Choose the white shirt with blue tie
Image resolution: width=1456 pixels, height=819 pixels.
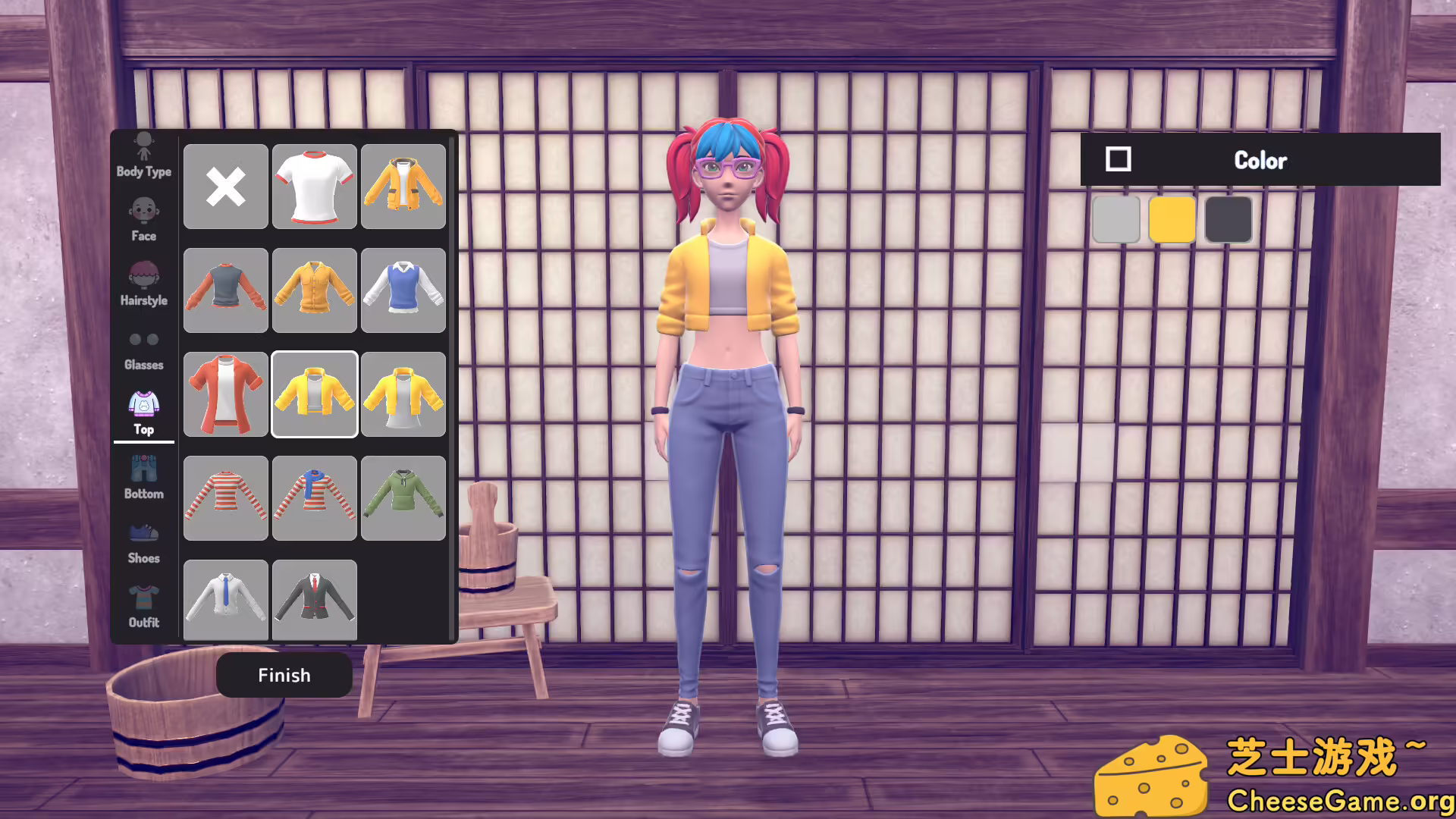coord(225,599)
